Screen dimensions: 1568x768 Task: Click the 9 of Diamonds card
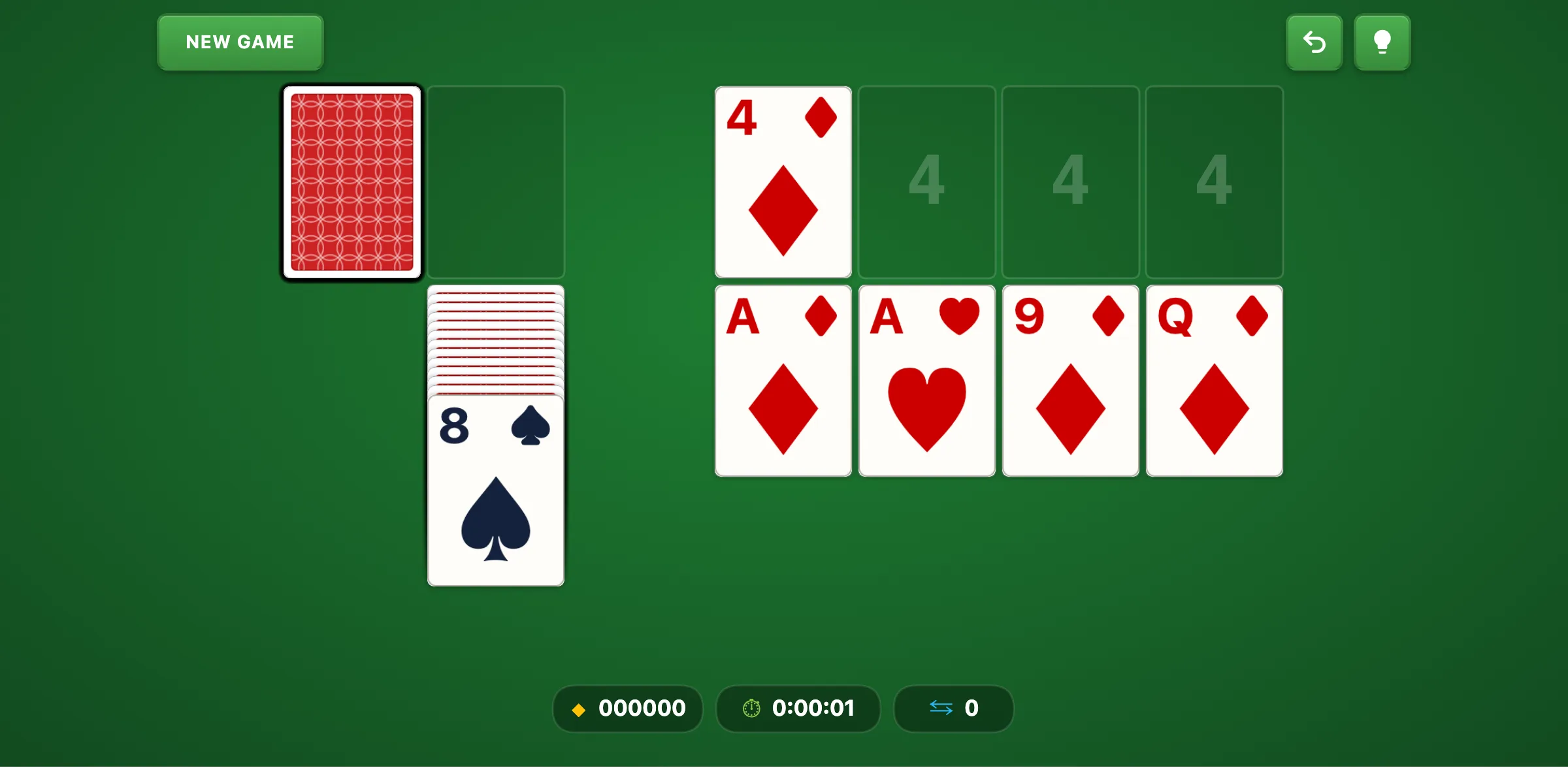[1070, 380]
